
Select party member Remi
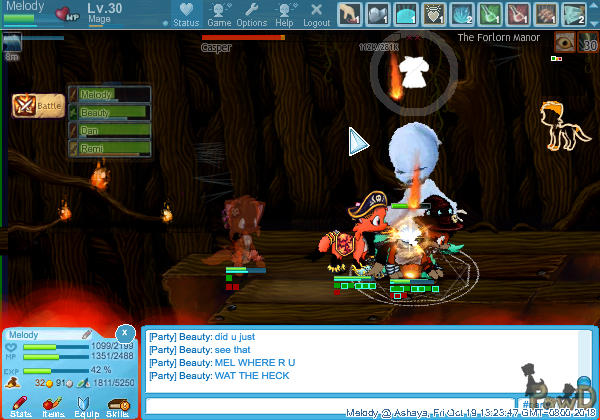click(110, 148)
